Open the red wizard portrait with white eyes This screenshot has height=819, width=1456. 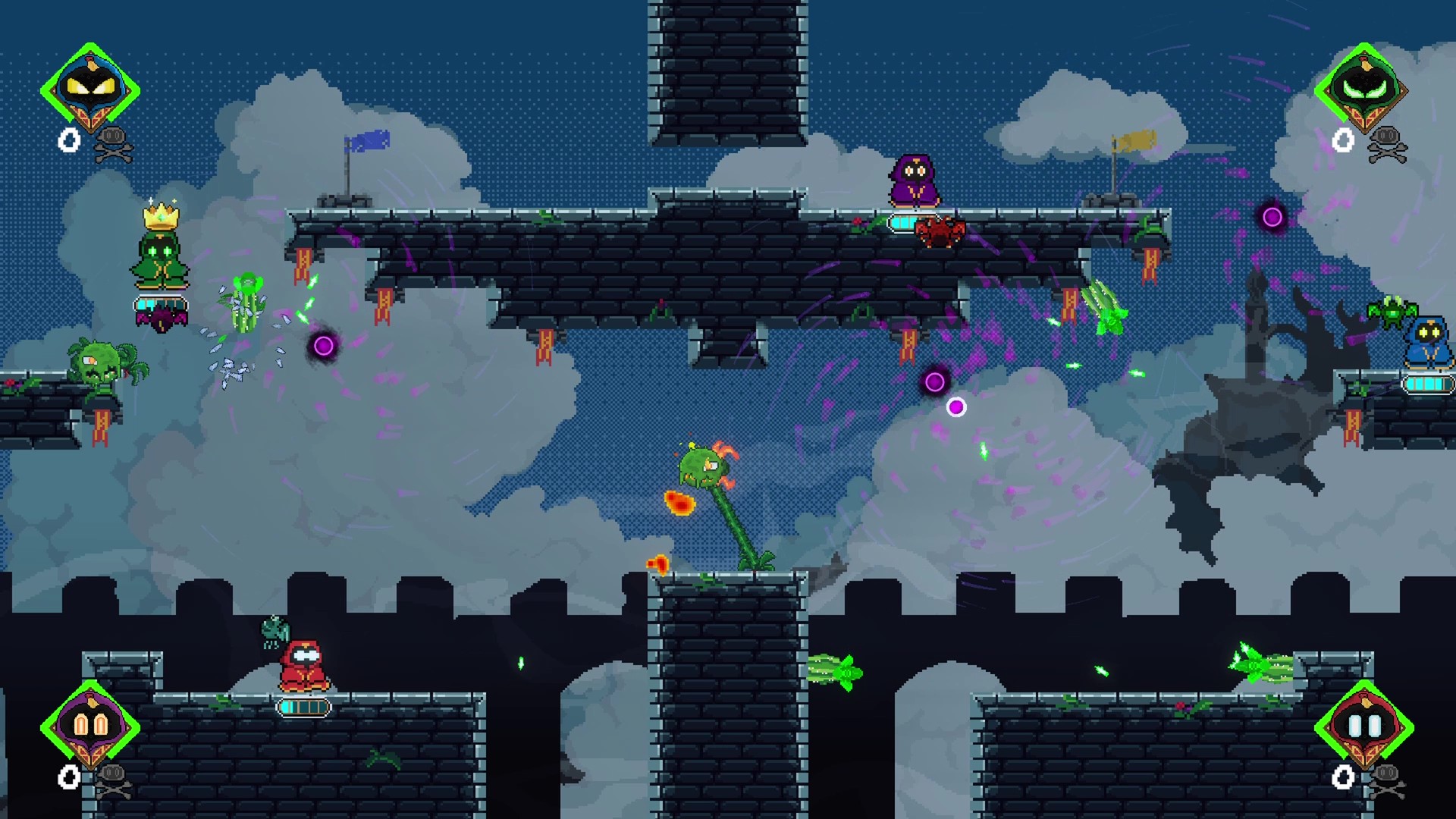[x=1363, y=726]
